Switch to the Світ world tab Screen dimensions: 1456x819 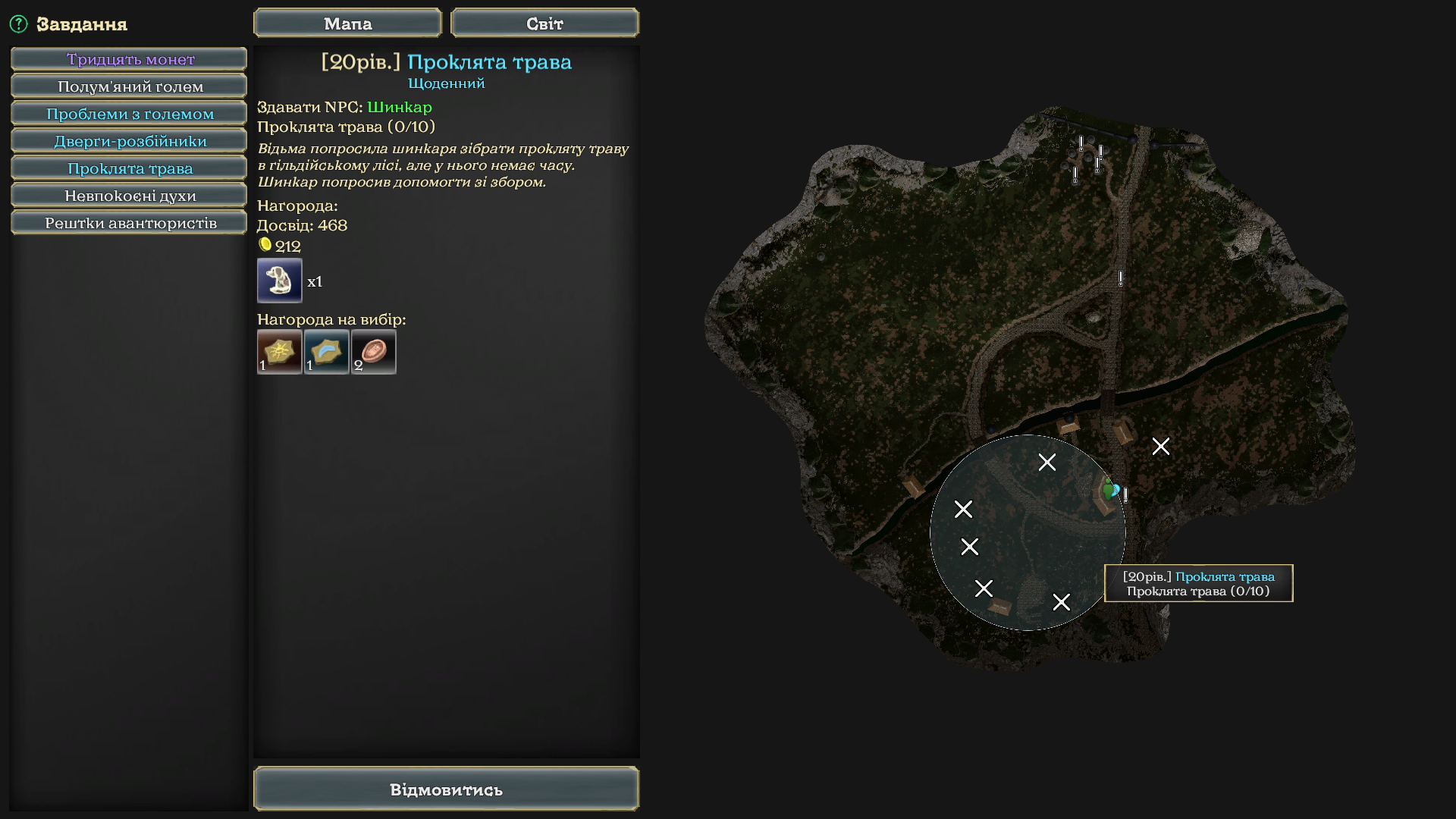click(544, 24)
